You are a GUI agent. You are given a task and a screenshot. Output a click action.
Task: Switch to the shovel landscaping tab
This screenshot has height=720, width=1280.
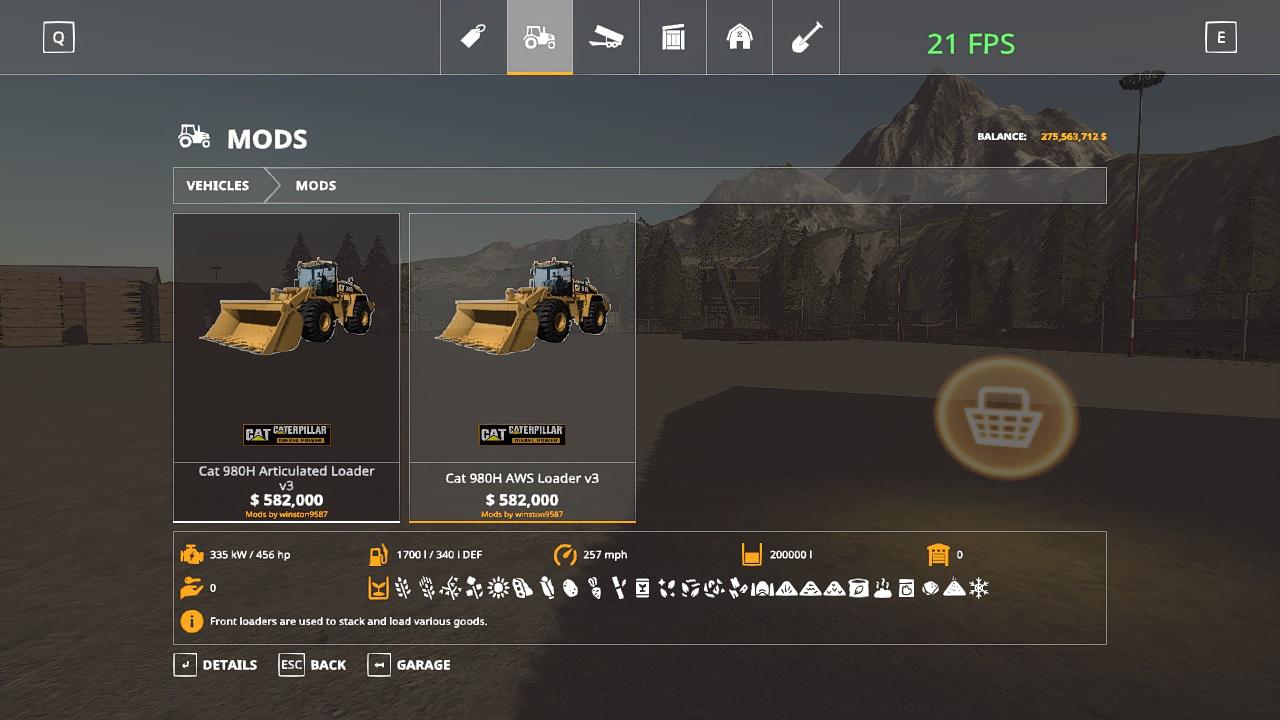(806, 38)
